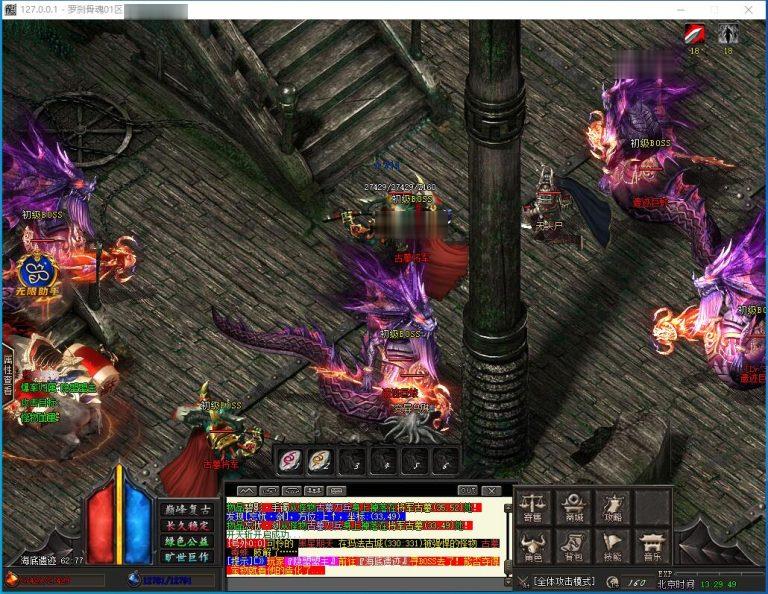Click the 绿色公益 button

click(187, 541)
